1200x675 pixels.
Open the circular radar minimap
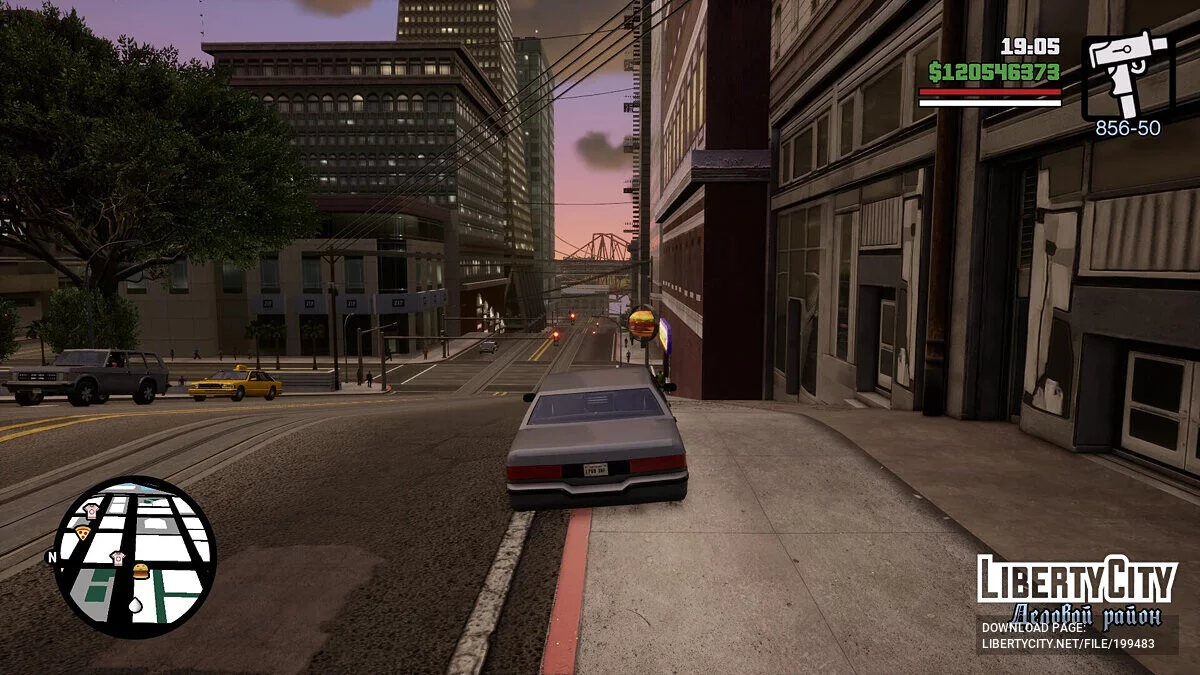[x=134, y=557]
